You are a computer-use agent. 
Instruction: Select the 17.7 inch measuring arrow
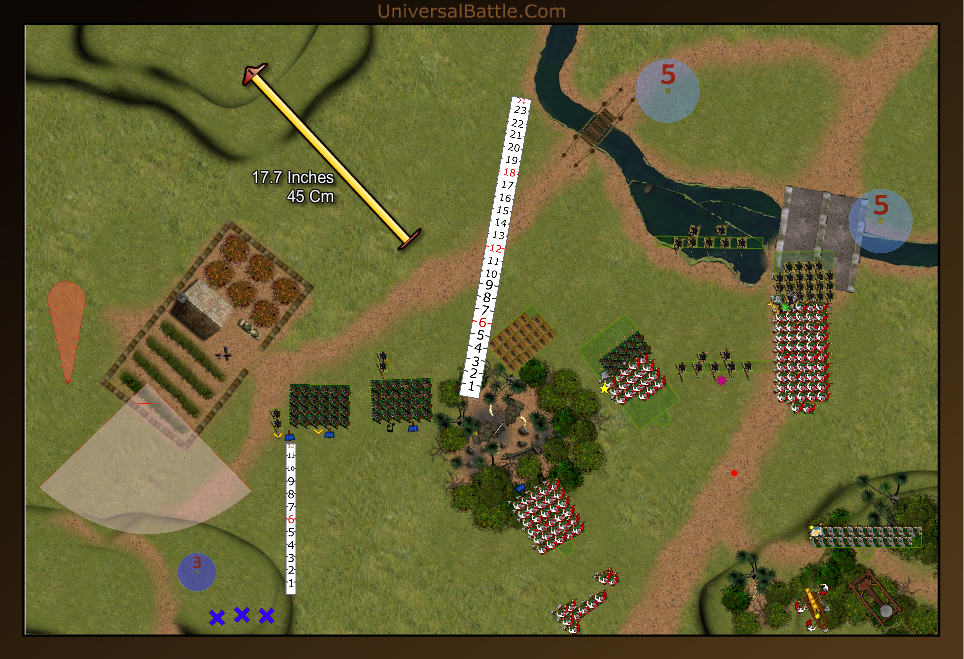[x=330, y=157]
